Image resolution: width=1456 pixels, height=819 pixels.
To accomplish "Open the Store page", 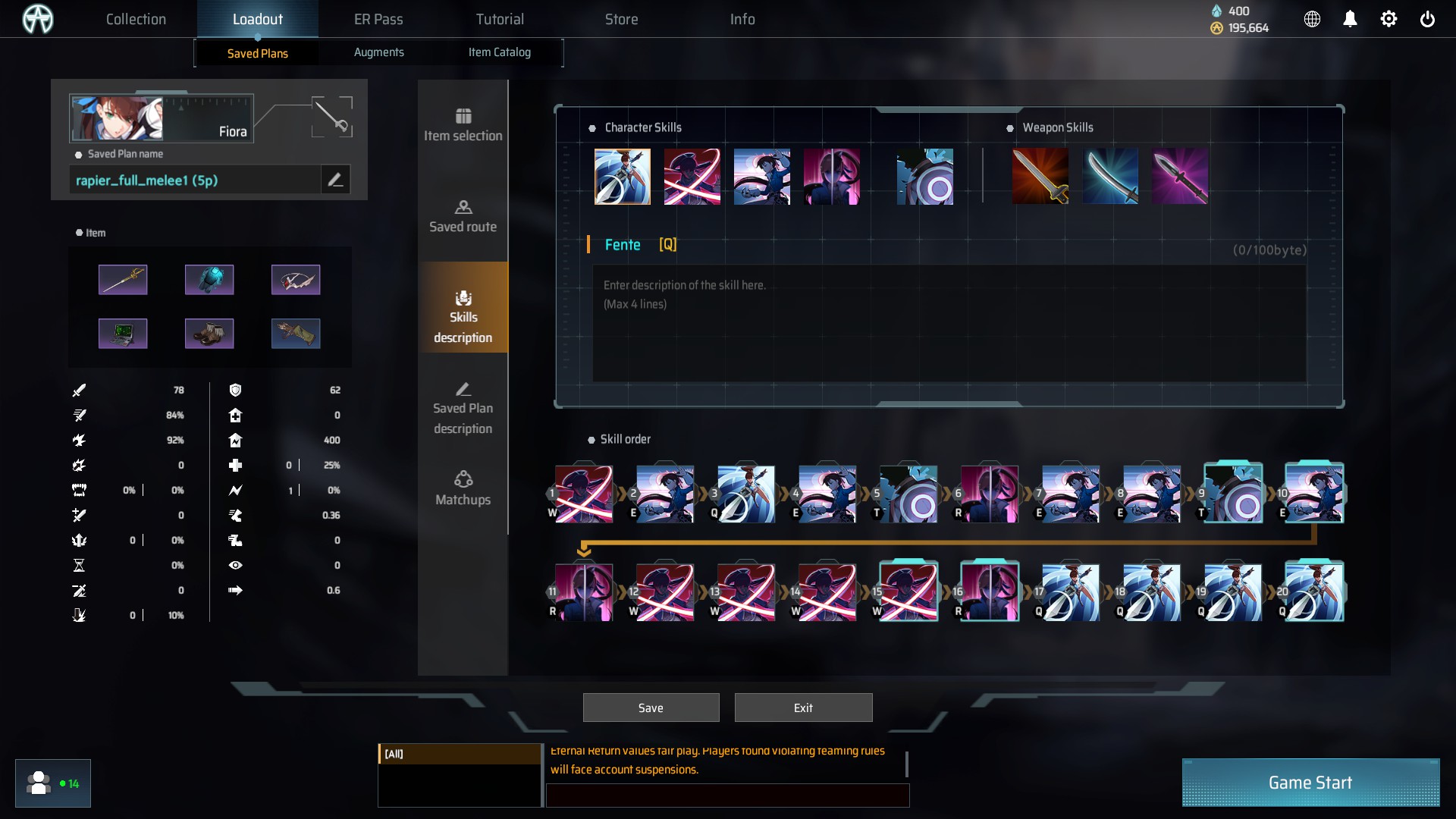I will click(621, 19).
